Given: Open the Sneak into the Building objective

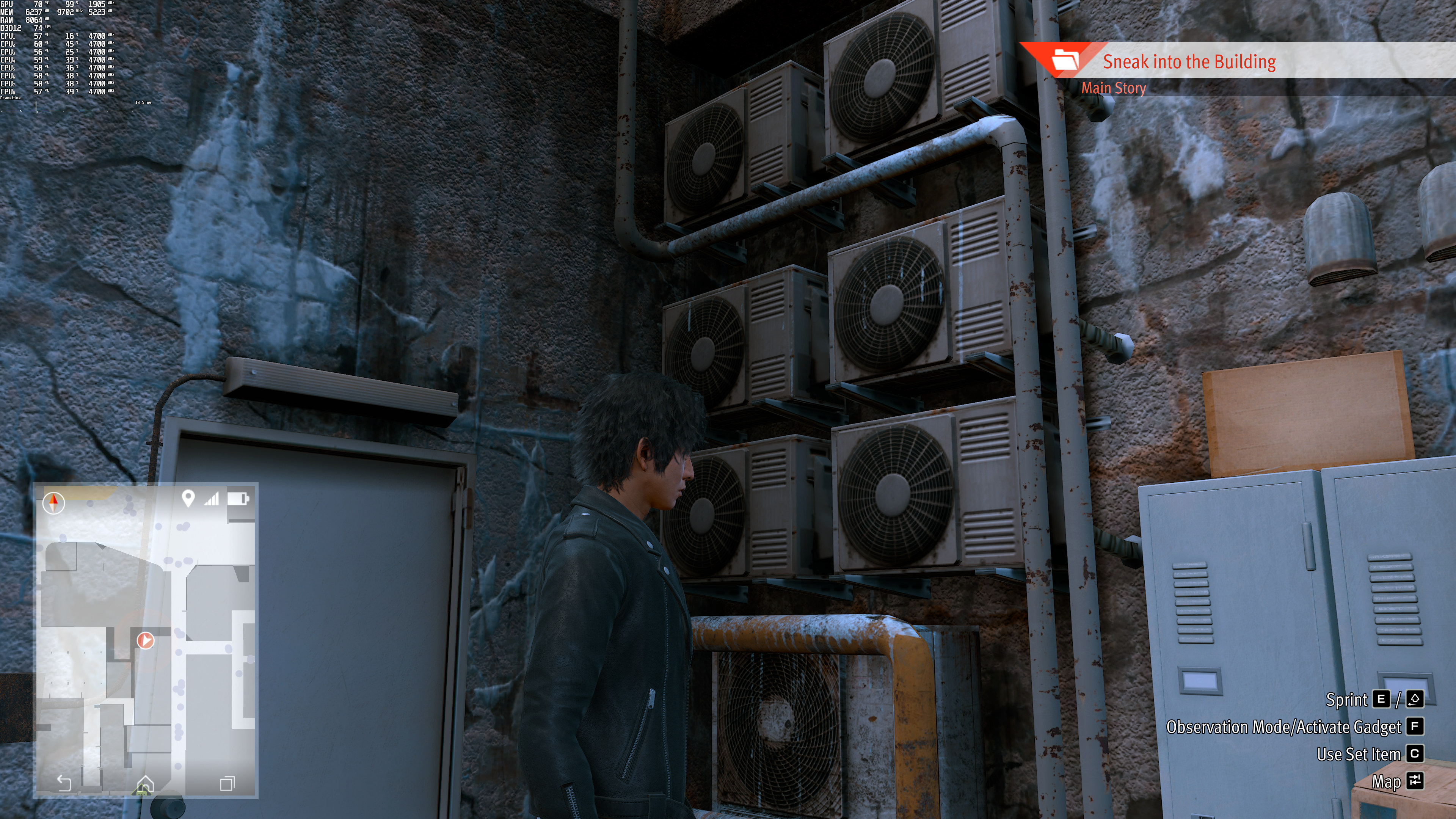Looking at the screenshot, I should pyautogui.click(x=1189, y=61).
